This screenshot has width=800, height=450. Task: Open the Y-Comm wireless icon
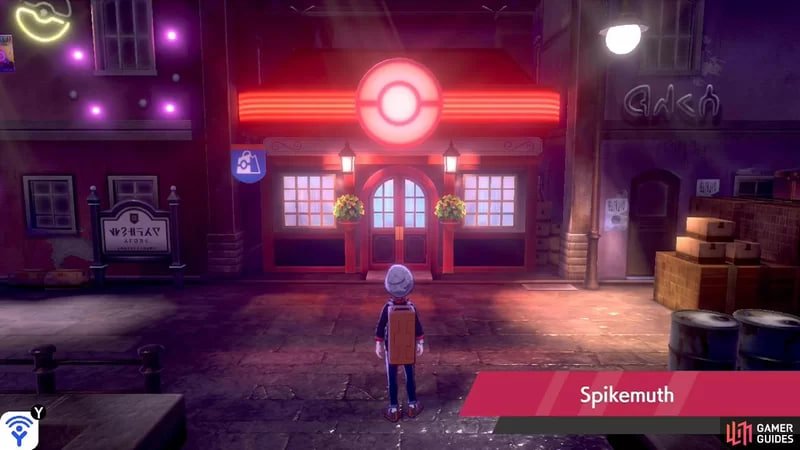pyautogui.click(x=18, y=429)
